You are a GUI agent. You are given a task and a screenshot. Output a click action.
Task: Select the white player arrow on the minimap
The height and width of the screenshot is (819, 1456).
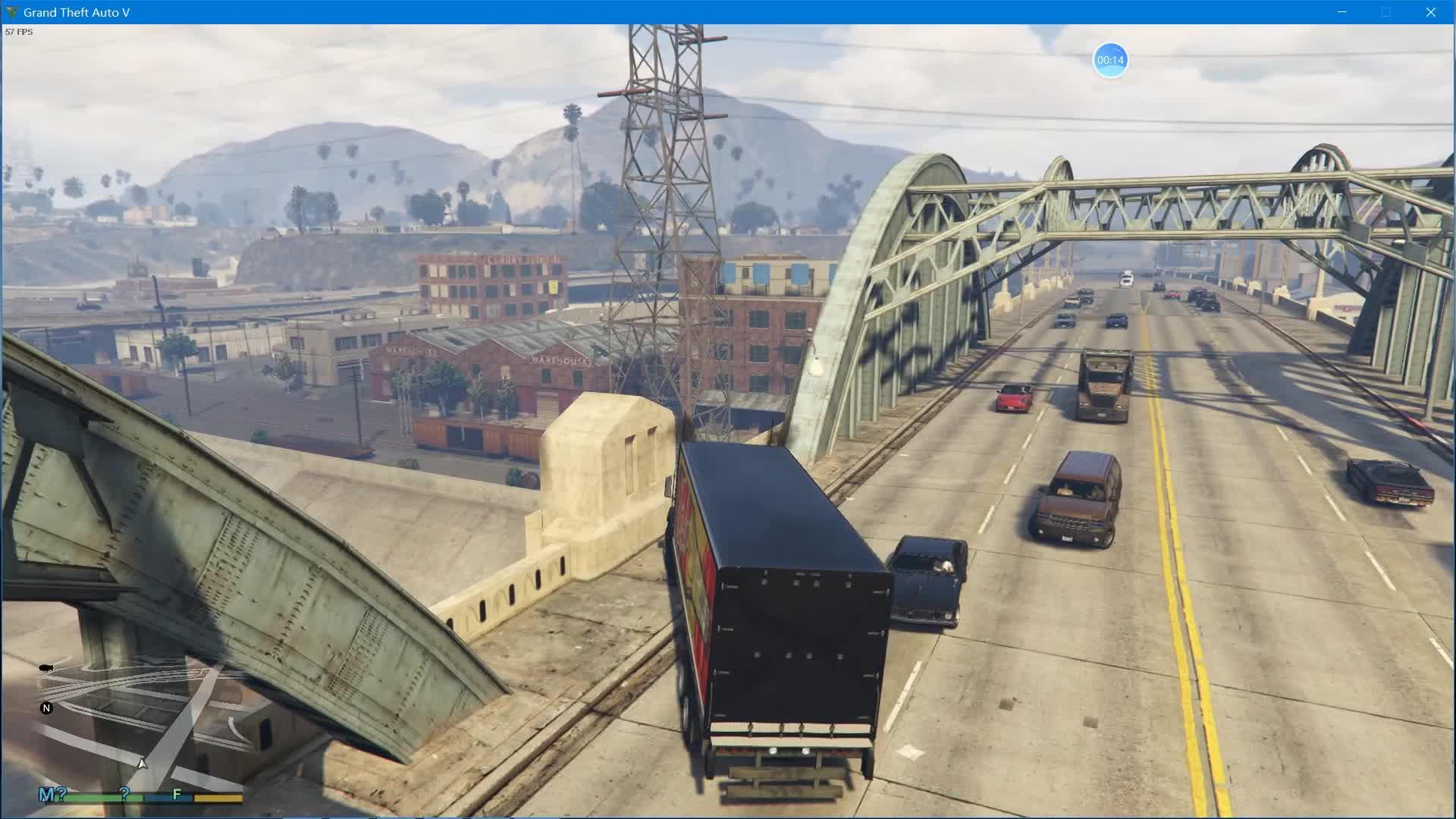coord(141,764)
